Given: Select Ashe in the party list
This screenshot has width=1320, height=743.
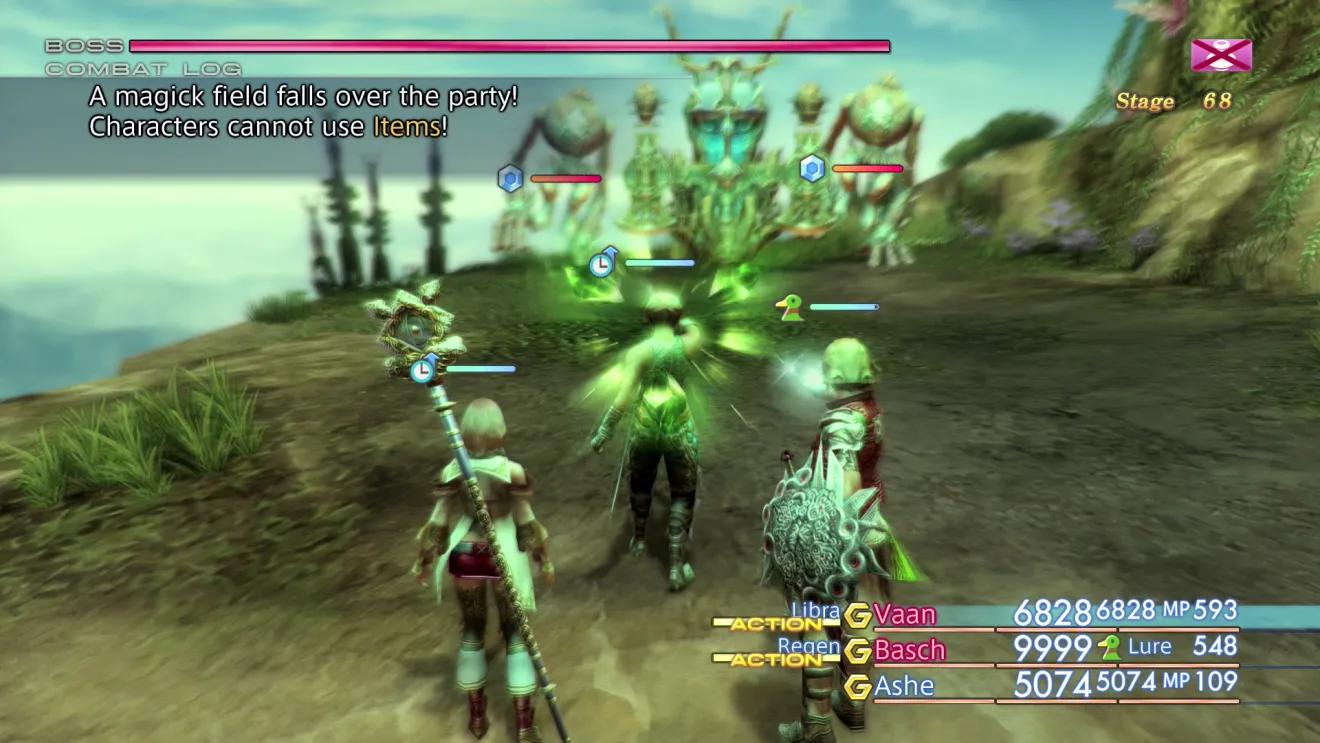Looking at the screenshot, I should [904, 686].
